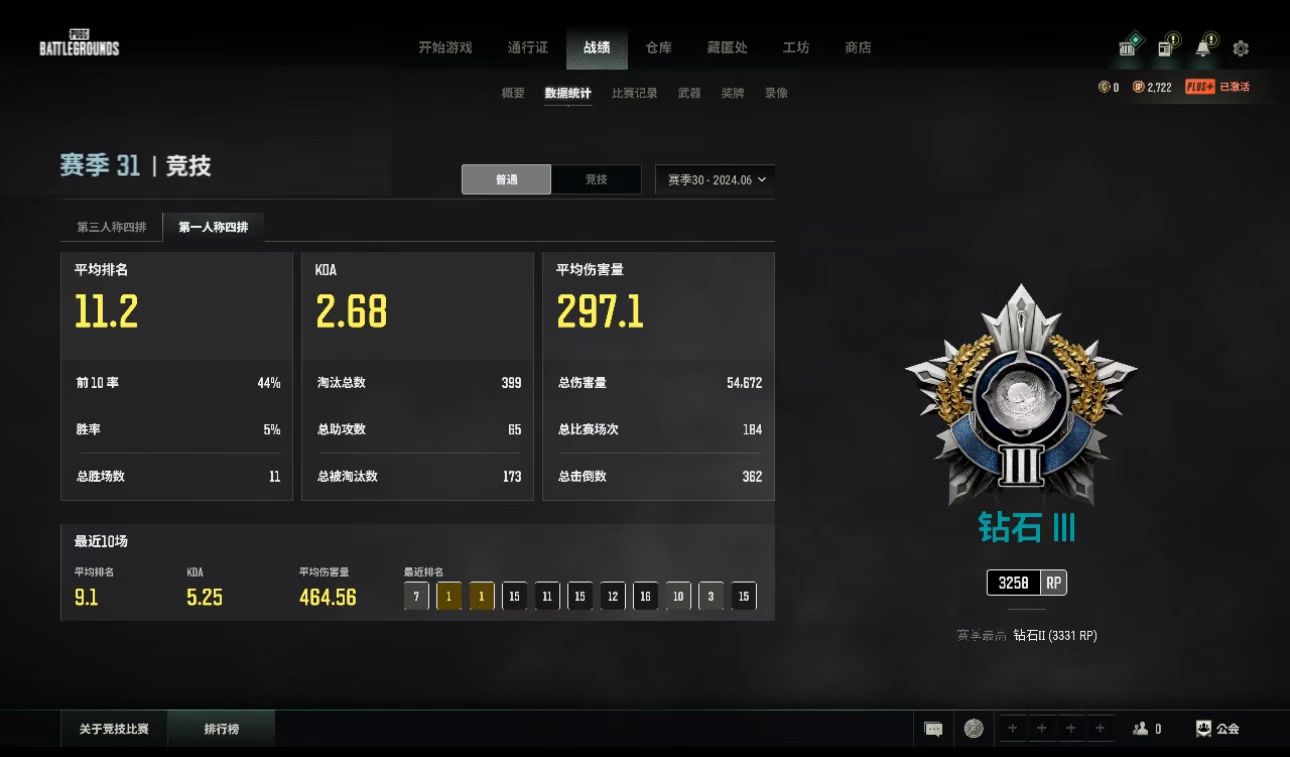Switch to 竞技 ranked mode toggle

tap(596, 180)
